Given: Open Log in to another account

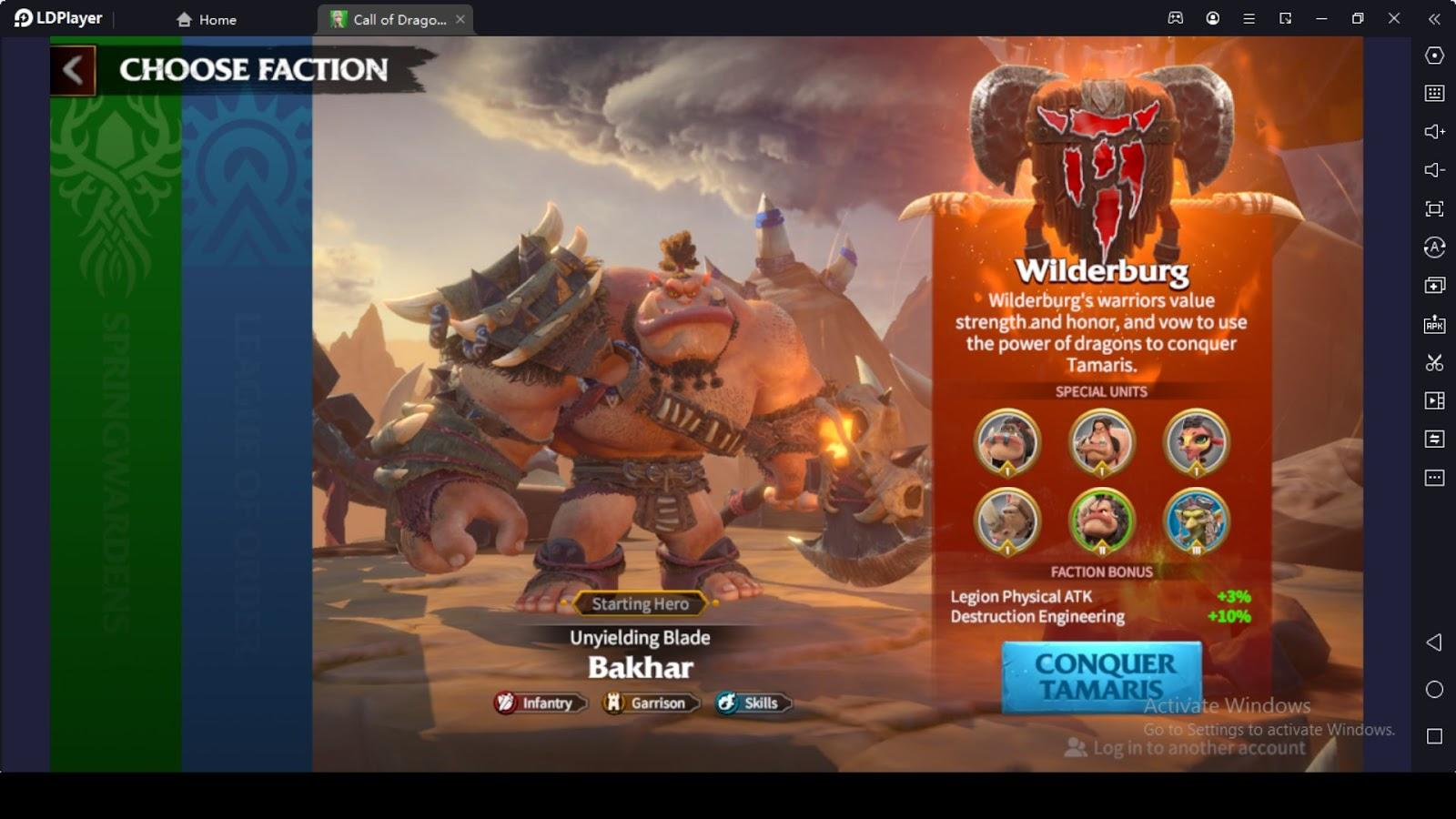Looking at the screenshot, I should click(1186, 748).
